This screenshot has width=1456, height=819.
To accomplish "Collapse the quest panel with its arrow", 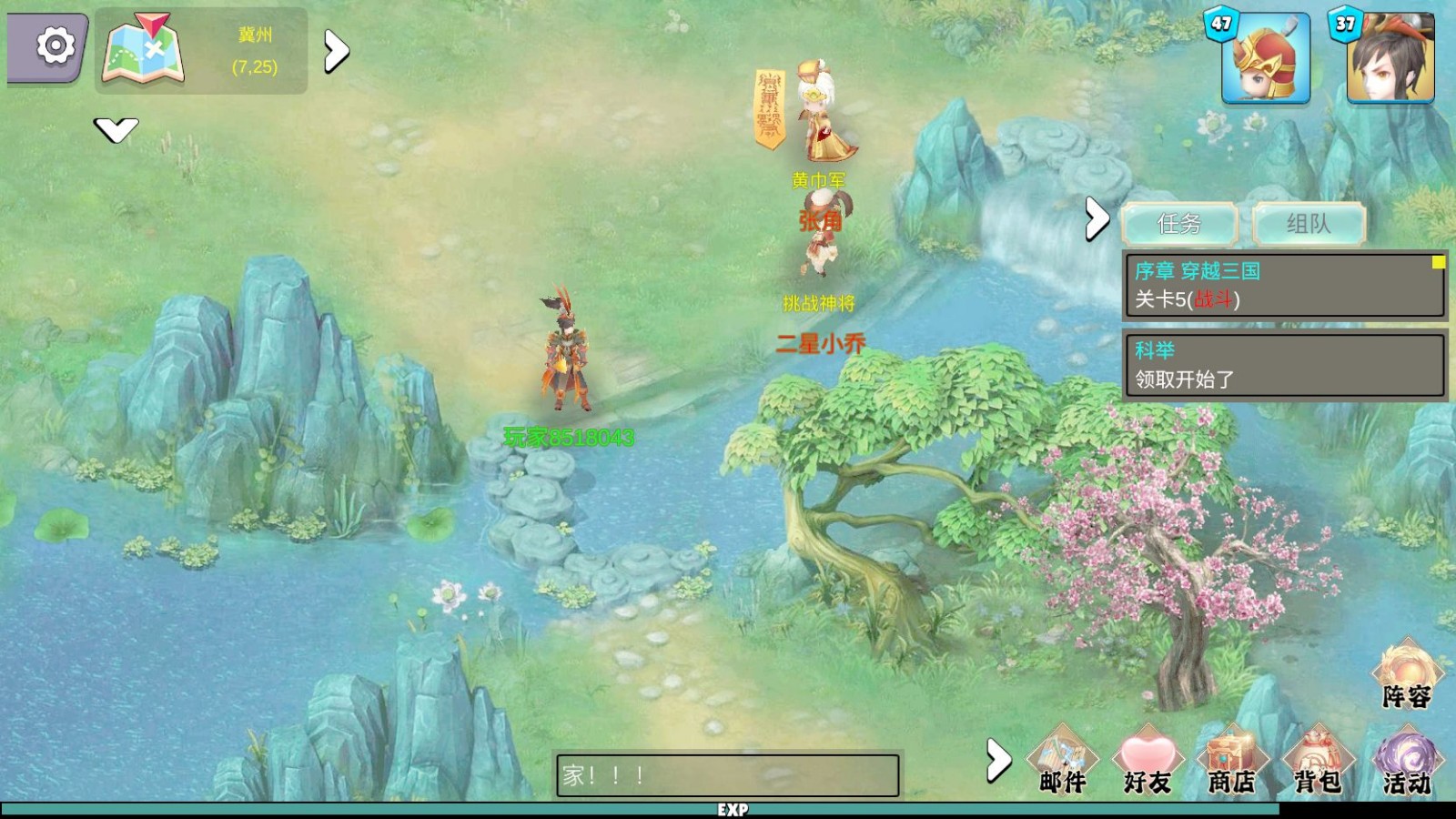I will pos(1097,219).
